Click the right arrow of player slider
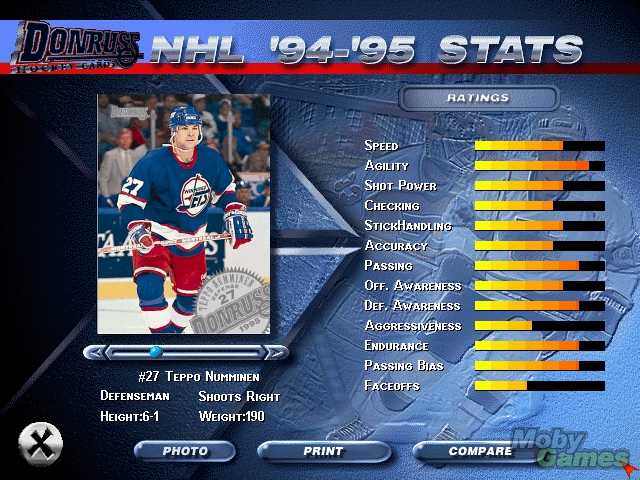 pyautogui.click(x=275, y=352)
